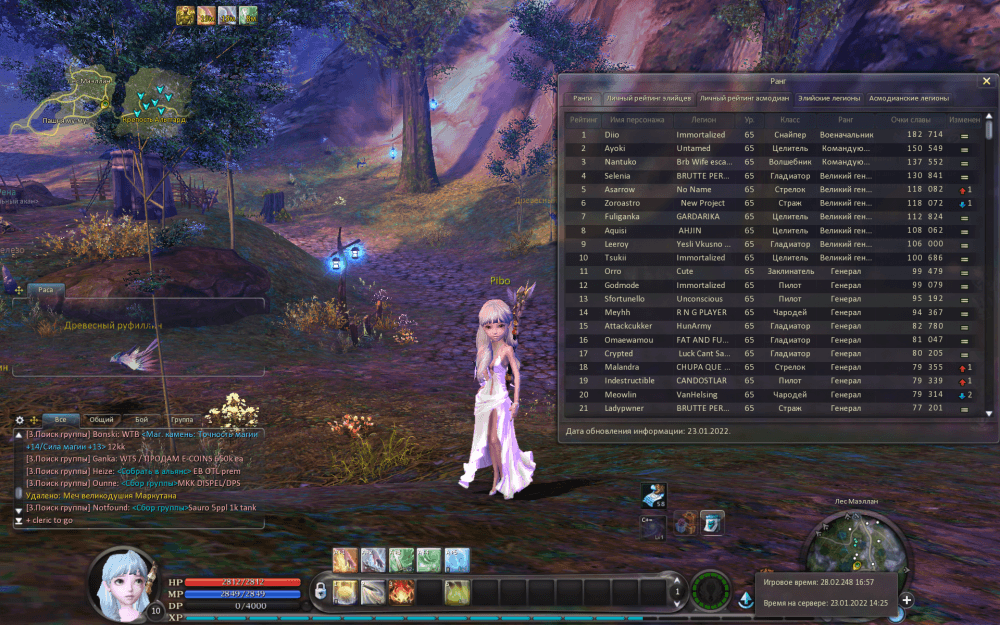Switch chat to the Общий tab
This screenshot has width=1000, height=625.
[101, 420]
